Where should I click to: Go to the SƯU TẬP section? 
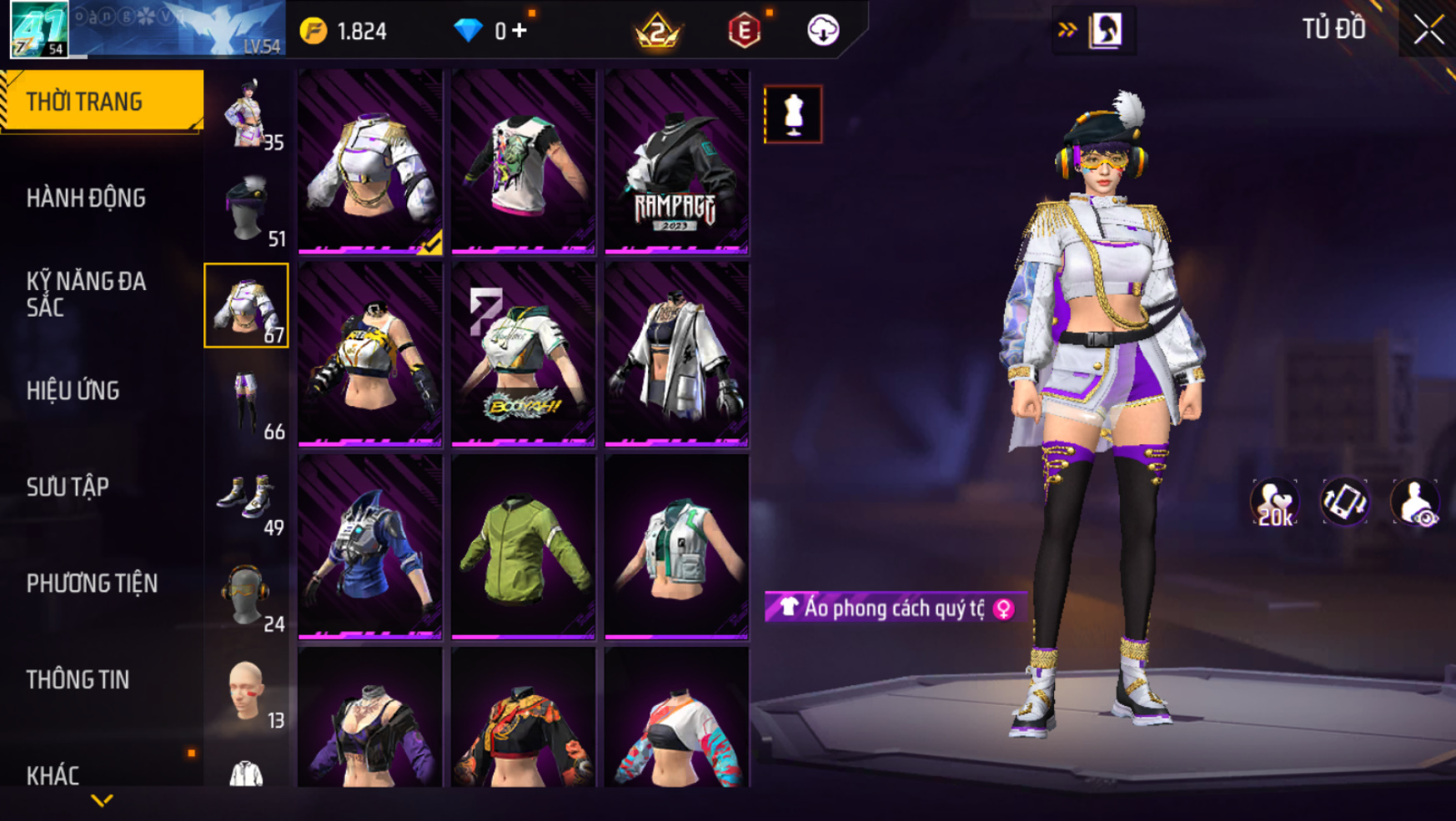pos(68,487)
